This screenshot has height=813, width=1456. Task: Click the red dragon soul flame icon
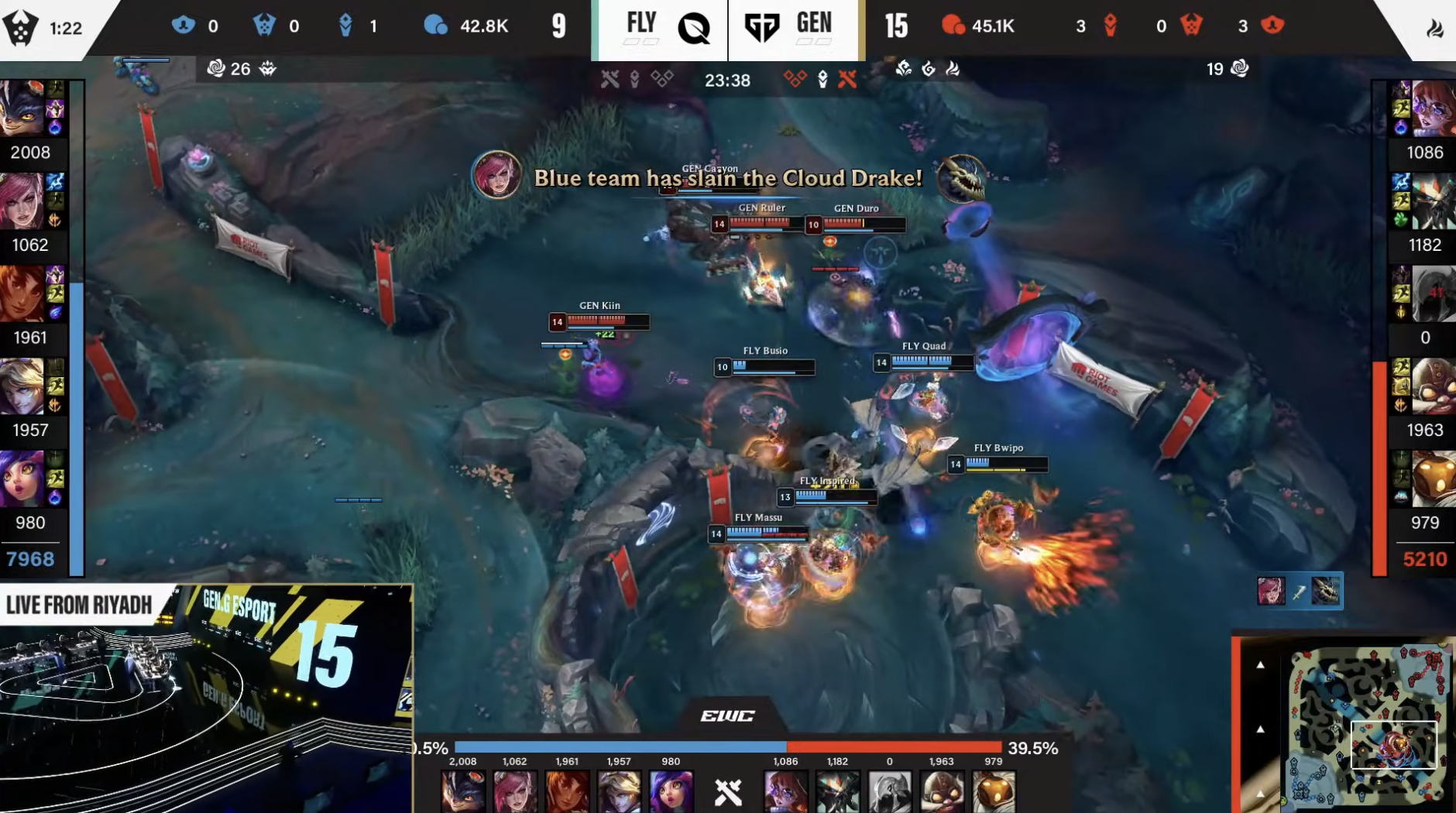pos(954,68)
